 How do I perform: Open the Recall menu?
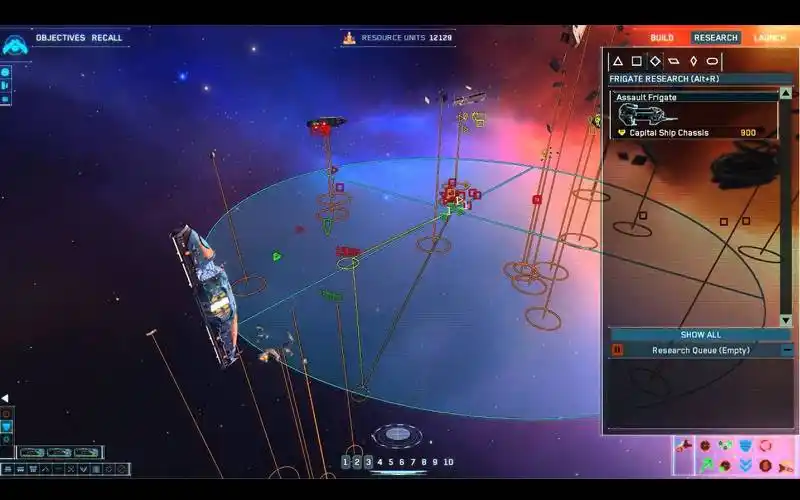coord(107,38)
